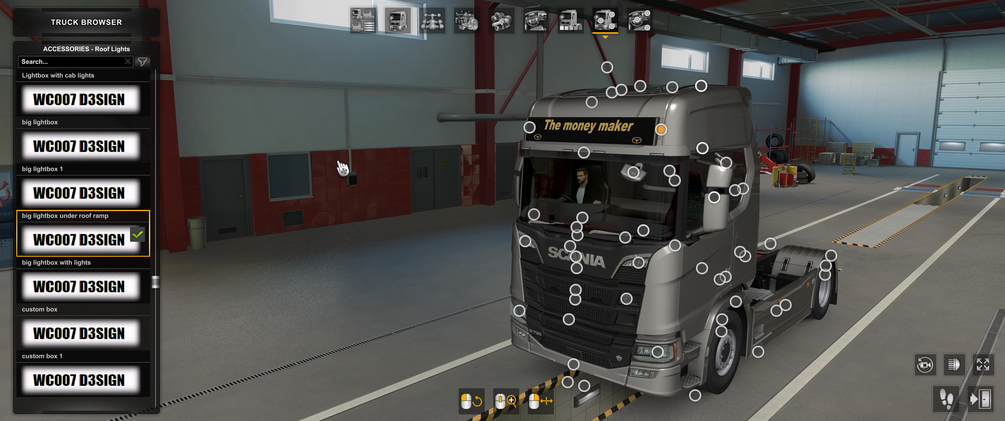Select the highlighted accessory node on roof sign
This screenshot has width=1005, height=421.
tap(661, 129)
